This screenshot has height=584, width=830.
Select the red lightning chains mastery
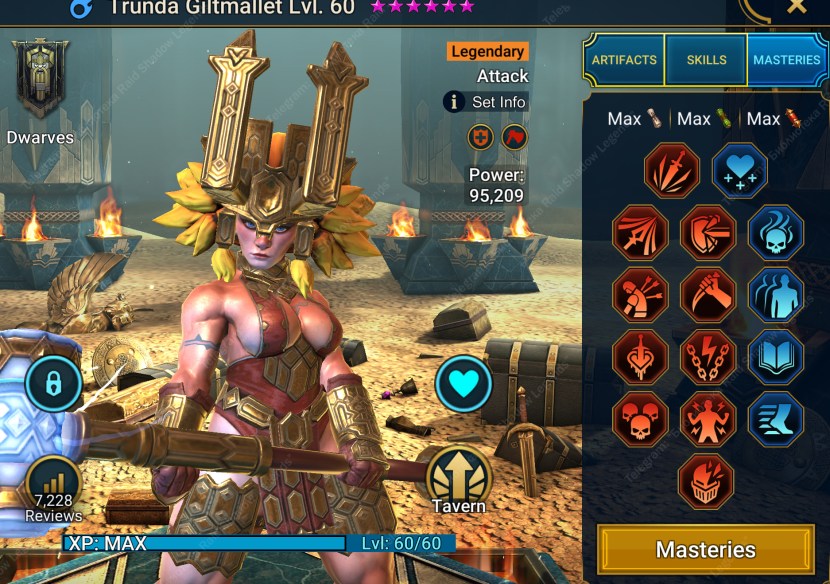707,357
